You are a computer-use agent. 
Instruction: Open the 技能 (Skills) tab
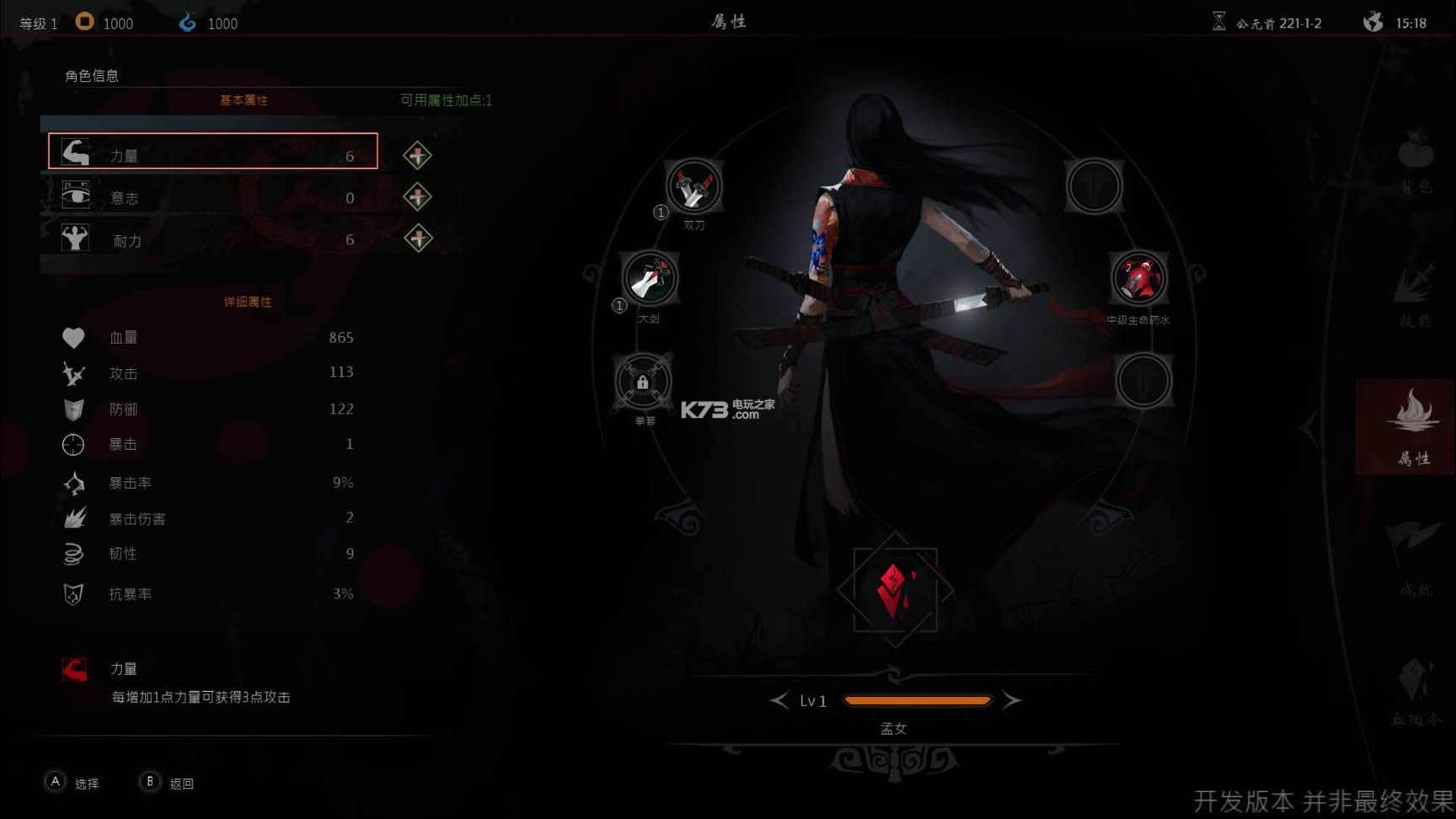[1415, 293]
